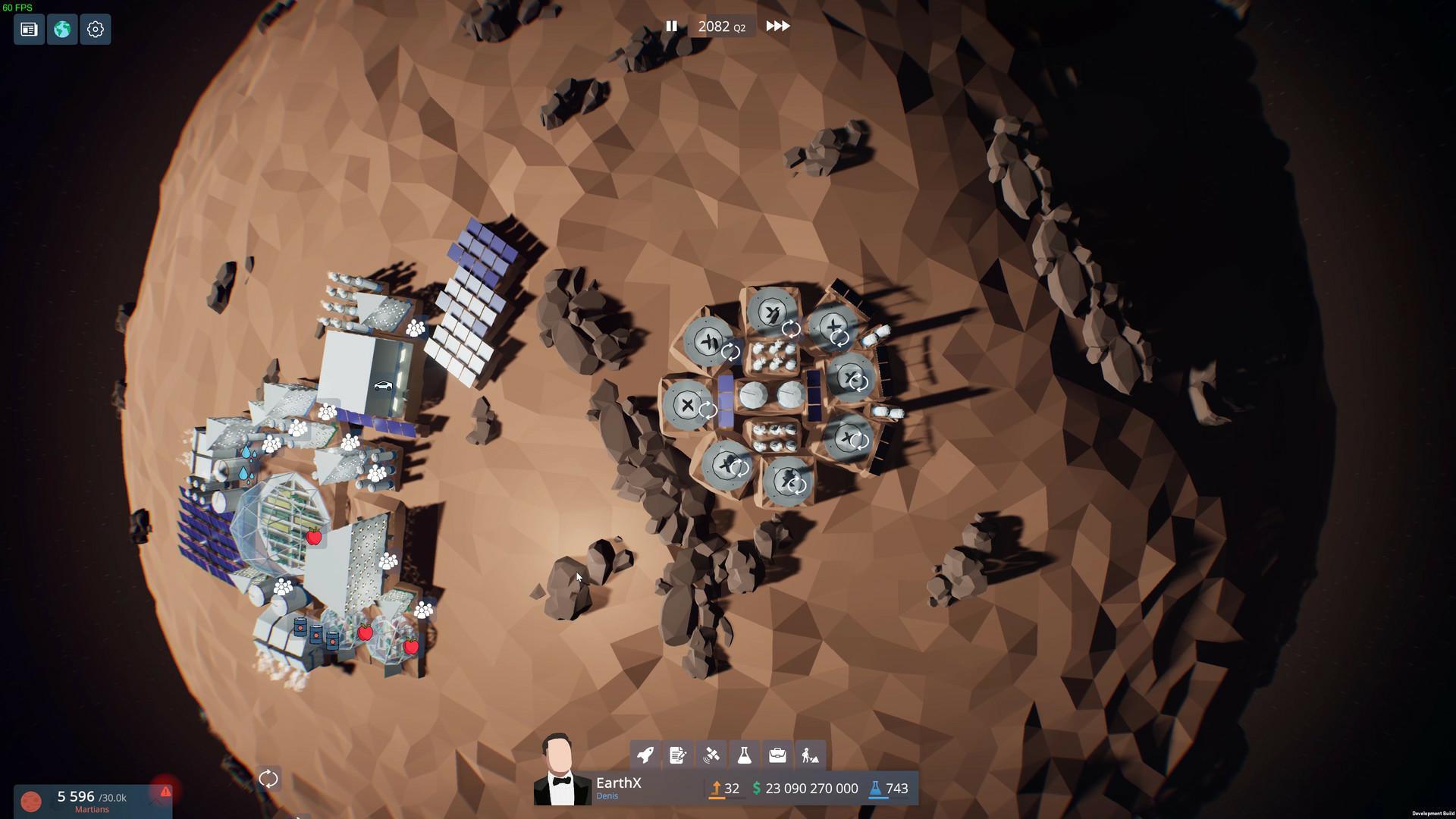Click the car icon on the garage building

pyautogui.click(x=383, y=386)
